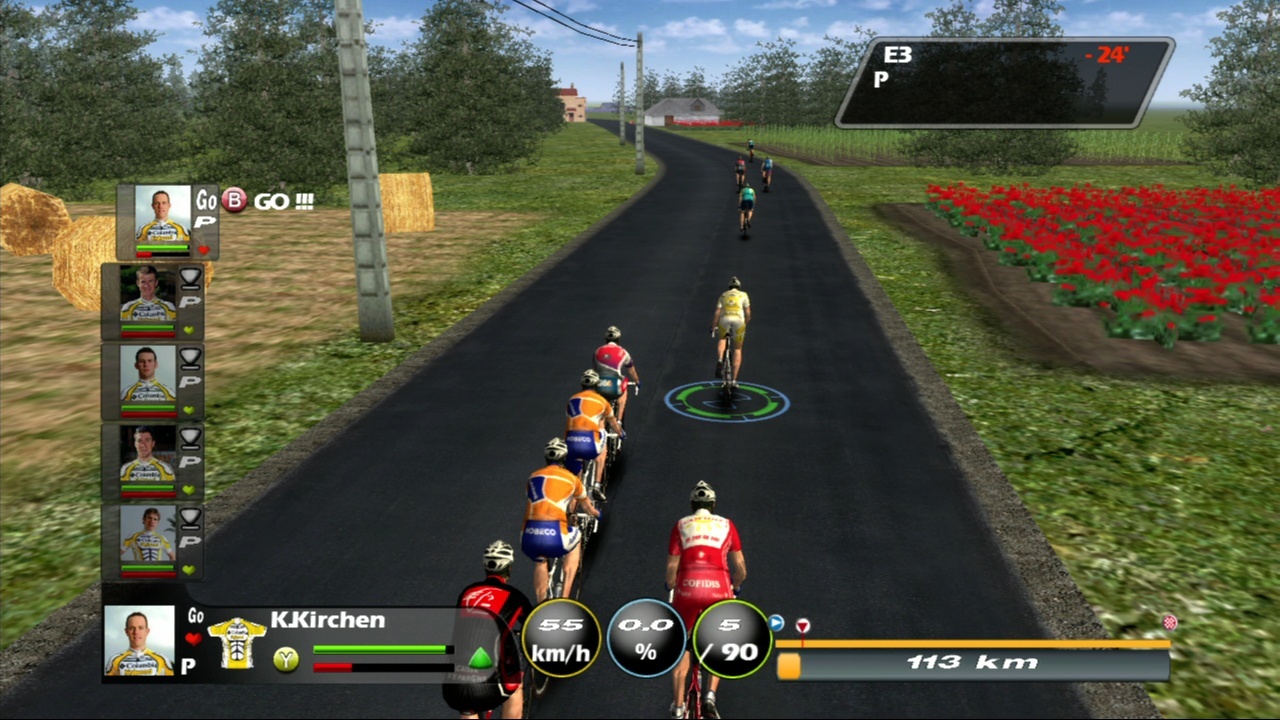This screenshot has width=1280, height=720.
Task: Activate the green up-arrow icon
Action: (481, 658)
